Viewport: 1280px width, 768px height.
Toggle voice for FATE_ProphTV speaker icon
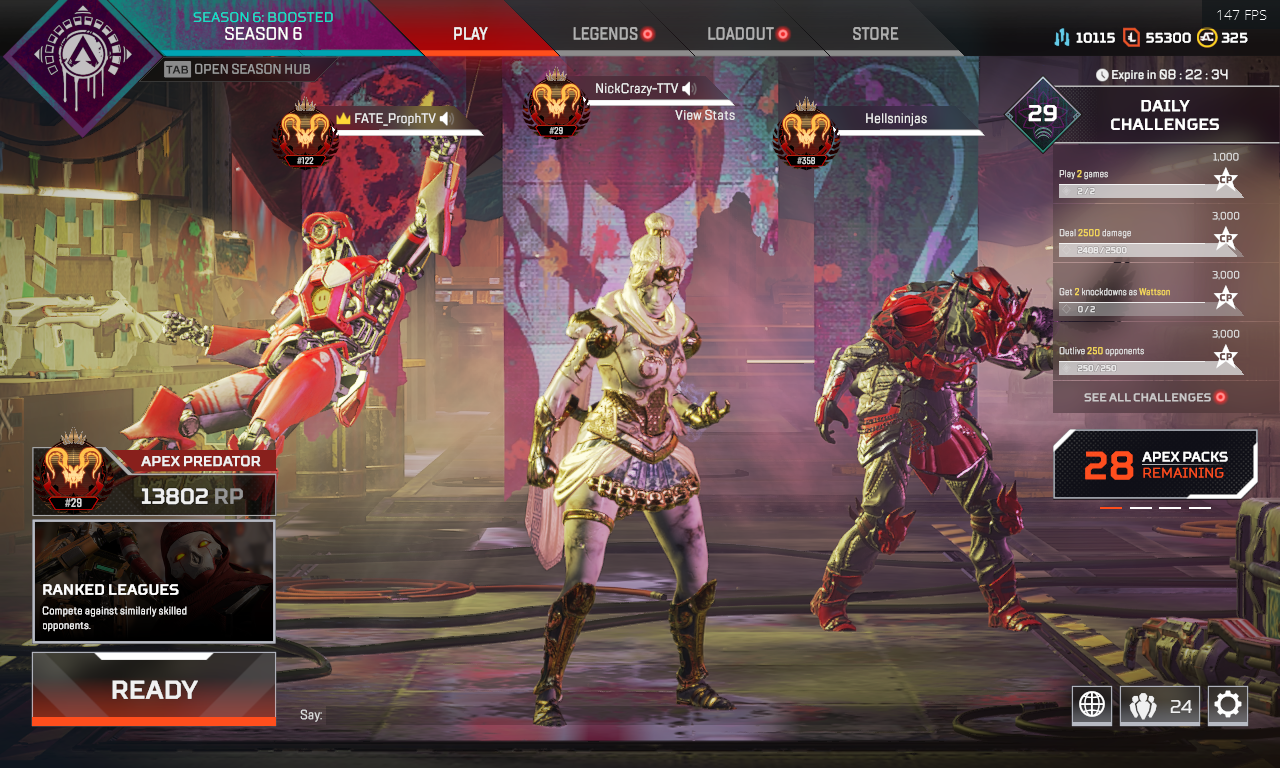pos(446,119)
